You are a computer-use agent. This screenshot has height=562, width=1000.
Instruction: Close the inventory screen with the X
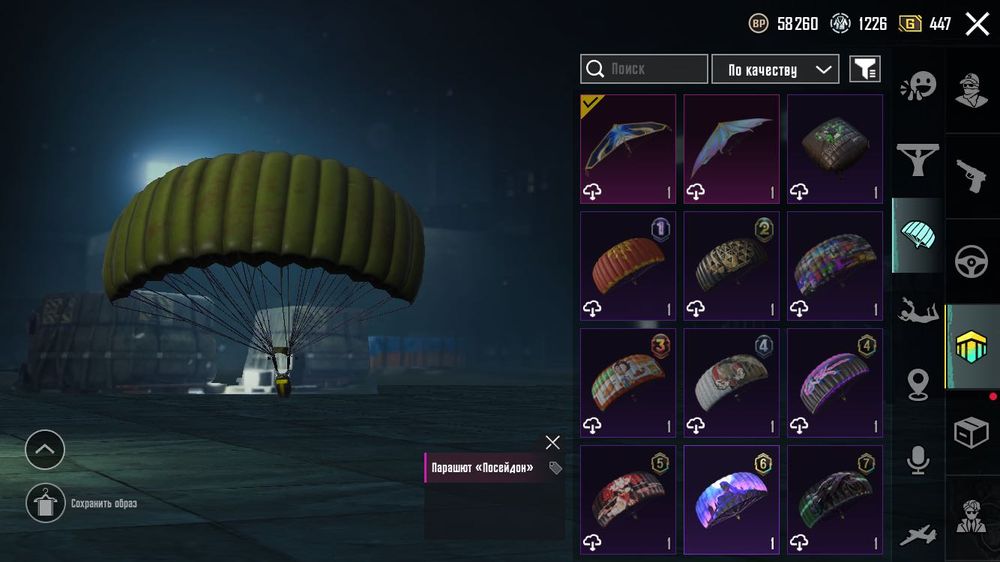(977, 24)
